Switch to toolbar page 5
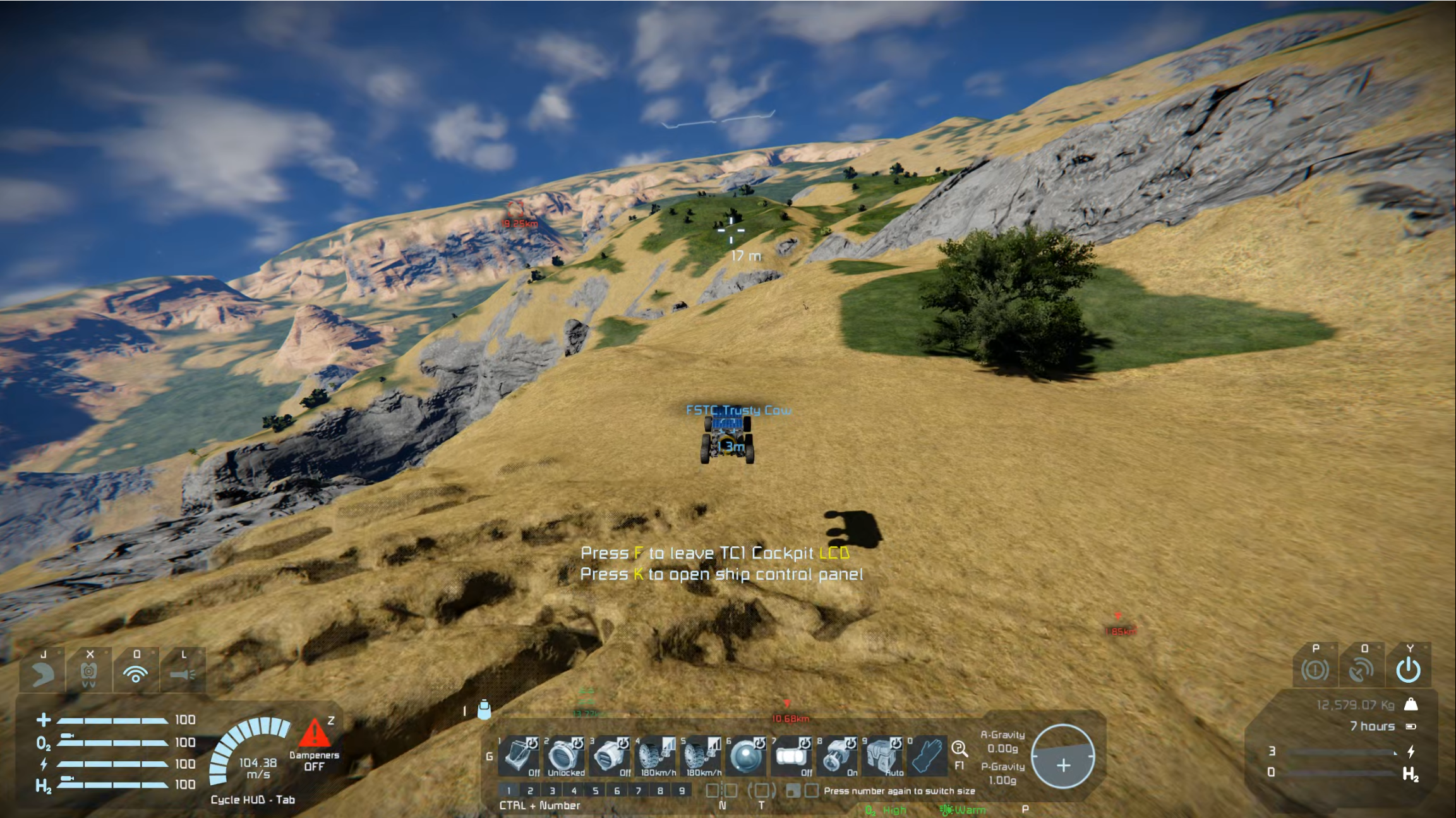Screen dimensions: 1456x818 (x=595, y=790)
